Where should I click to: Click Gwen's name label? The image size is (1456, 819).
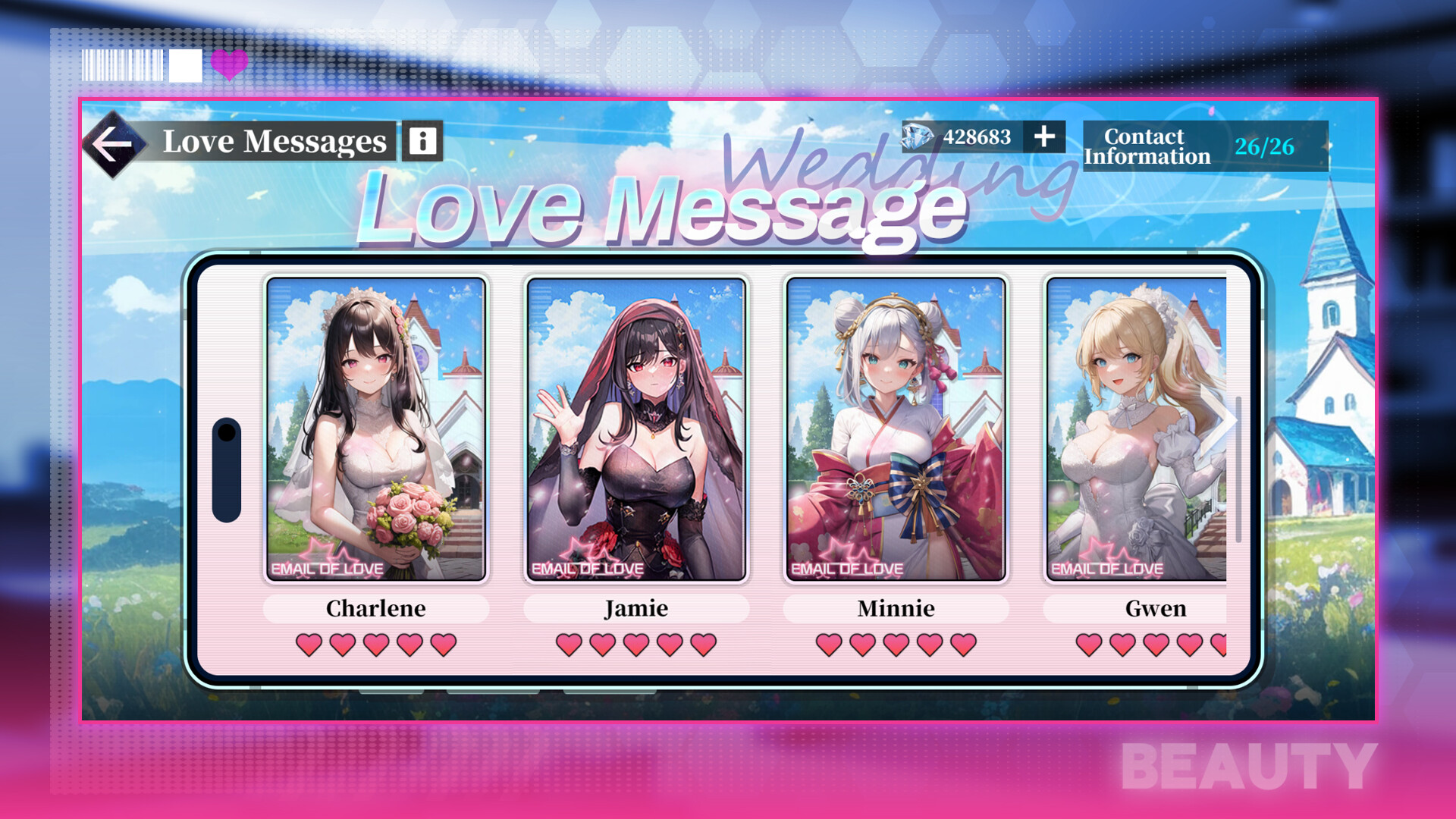(1156, 608)
